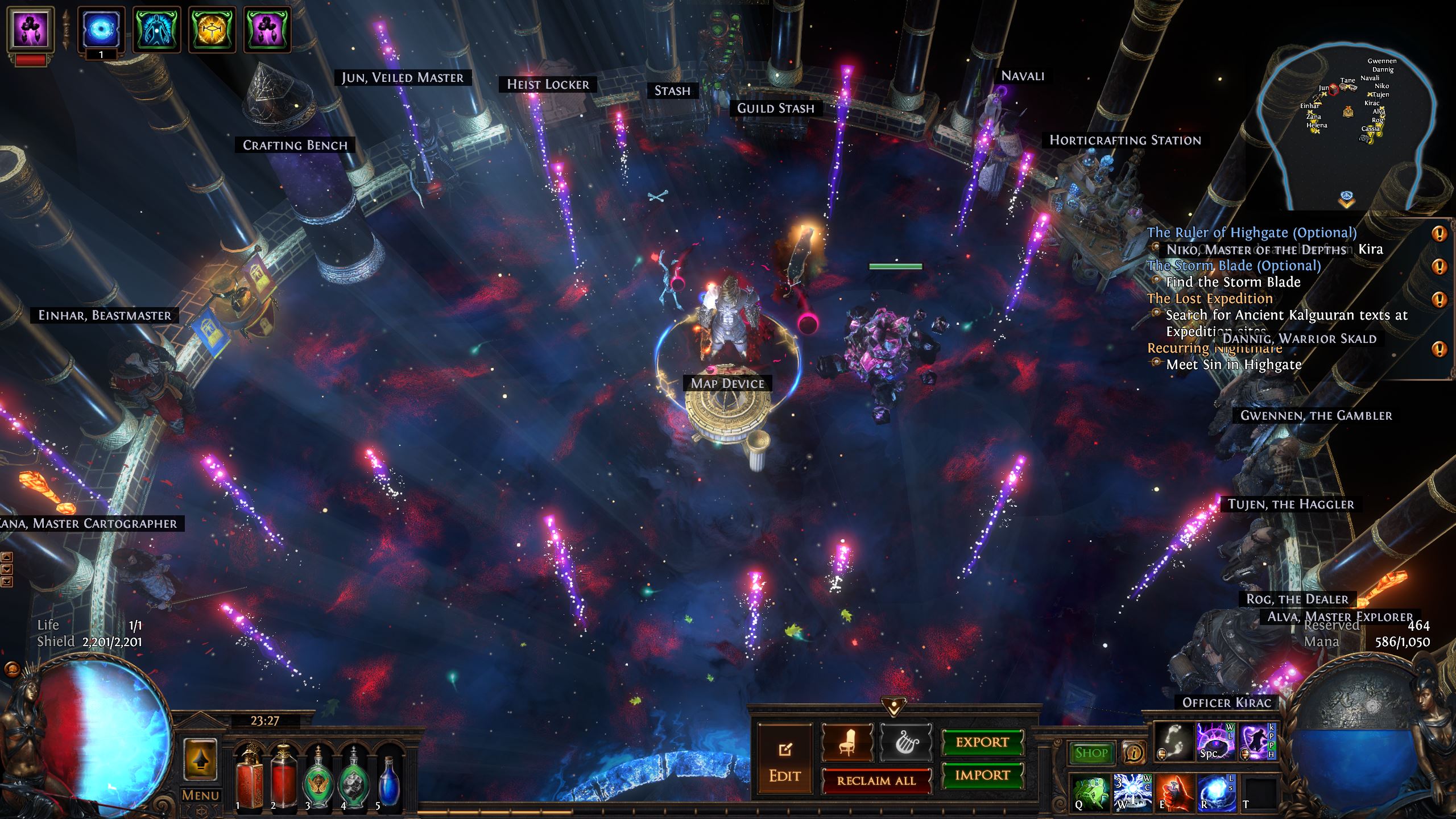This screenshot has height=819, width=1456.
Task: Select the footprints move skill slot
Action: point(1174,742)
